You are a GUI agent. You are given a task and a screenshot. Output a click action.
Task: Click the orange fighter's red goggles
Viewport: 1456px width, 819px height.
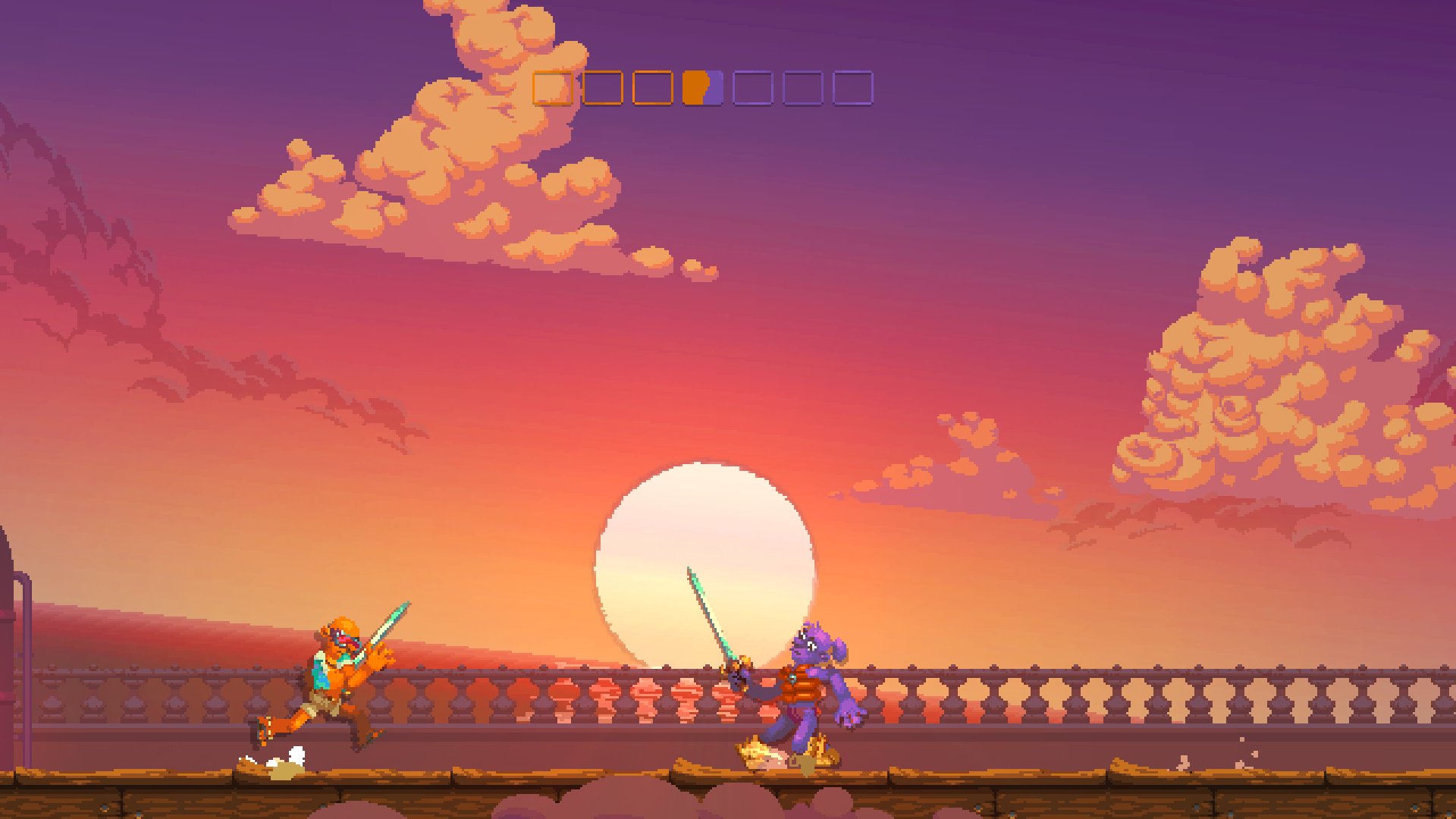(343, 641)
